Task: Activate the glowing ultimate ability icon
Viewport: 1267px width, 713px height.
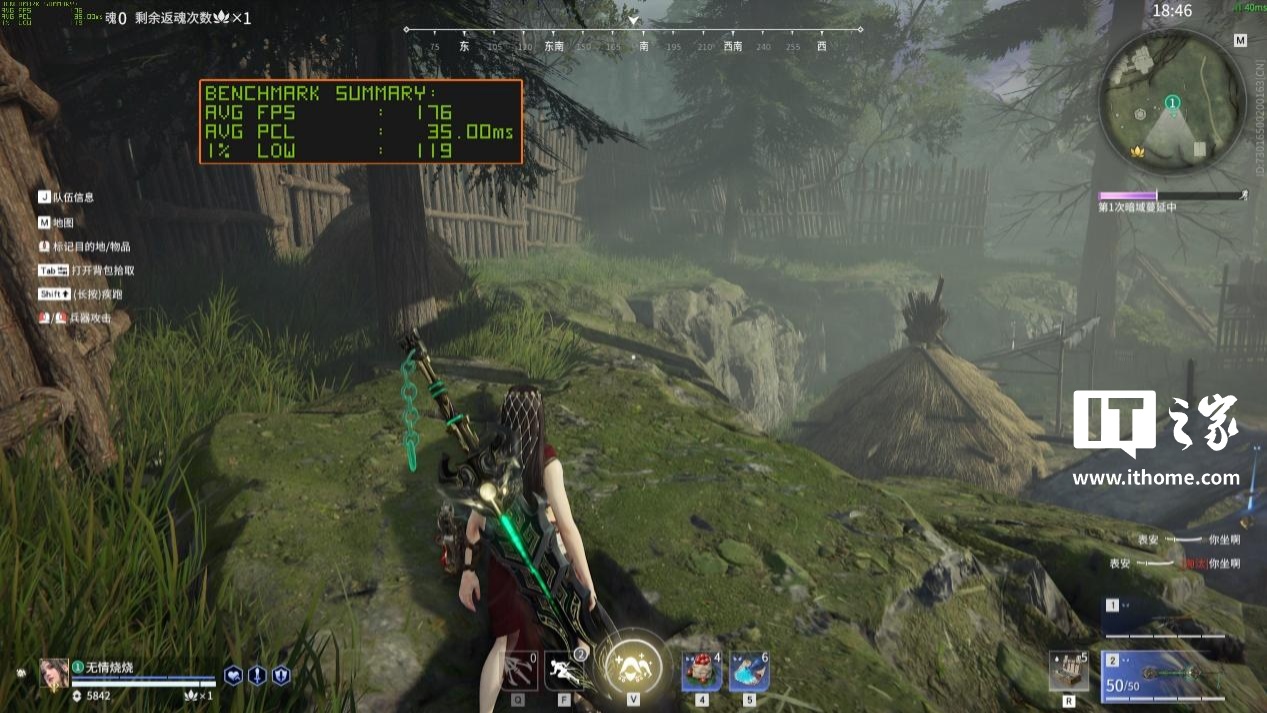Action: [x=633, y=662]
